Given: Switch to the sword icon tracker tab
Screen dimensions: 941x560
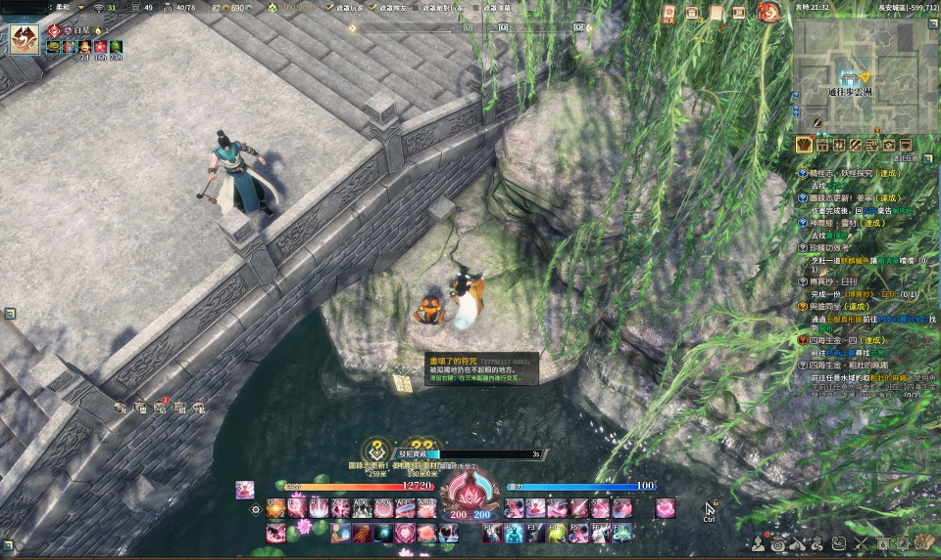Looking at the screenshot, I should click(856, 145).
